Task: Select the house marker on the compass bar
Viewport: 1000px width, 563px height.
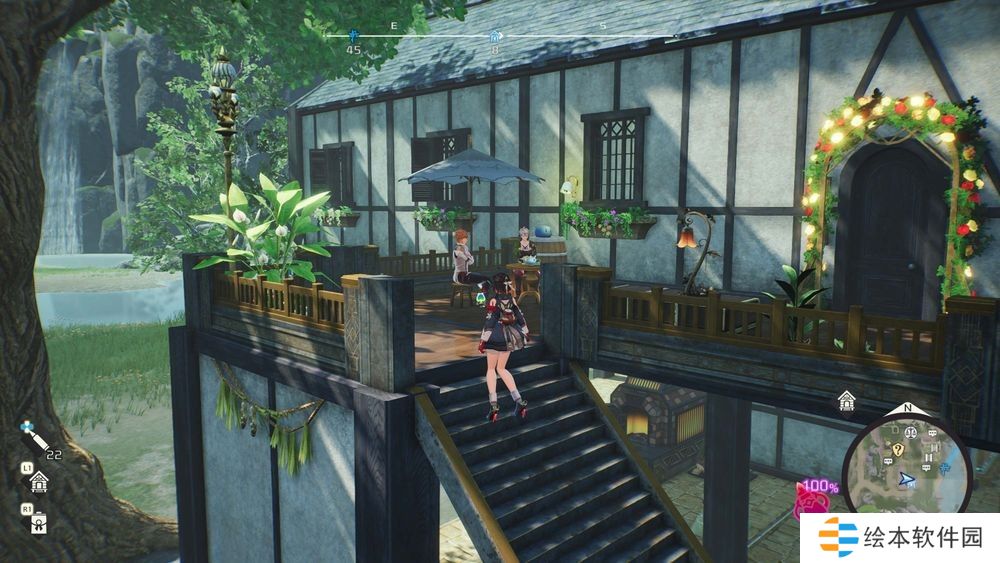Action: (x=495, y=37)
